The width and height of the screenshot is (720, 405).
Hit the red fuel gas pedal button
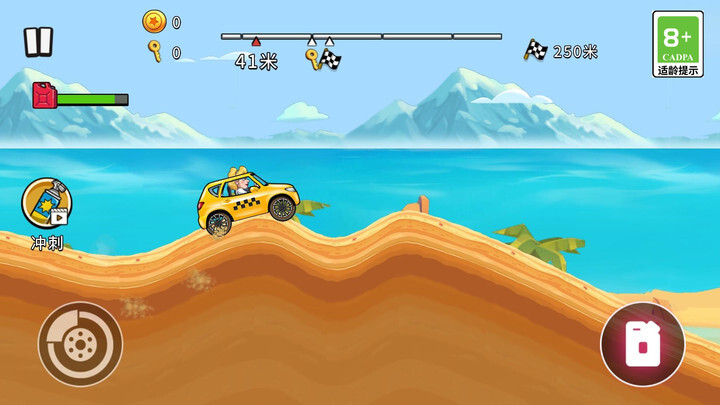tap(642, 344)
